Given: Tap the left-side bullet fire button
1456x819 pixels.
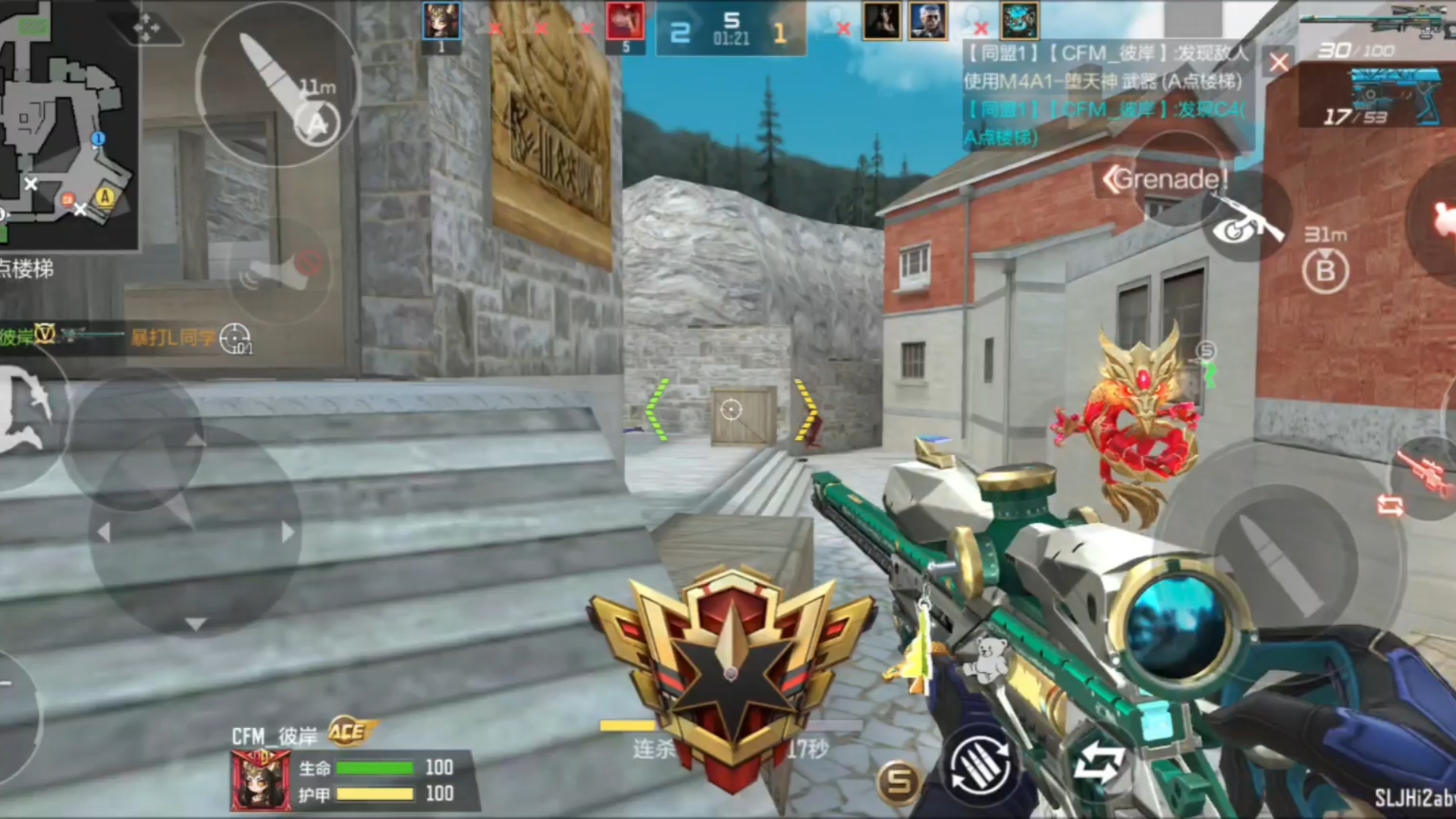Looking at the screenshot, I should pos(276,83).
